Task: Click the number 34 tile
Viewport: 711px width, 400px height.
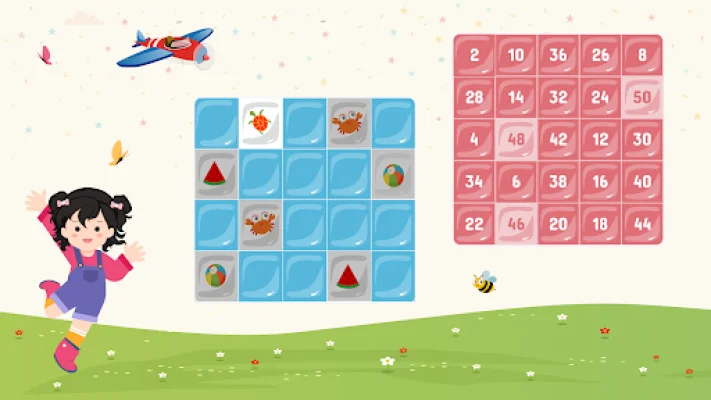Action: [474, 181]
